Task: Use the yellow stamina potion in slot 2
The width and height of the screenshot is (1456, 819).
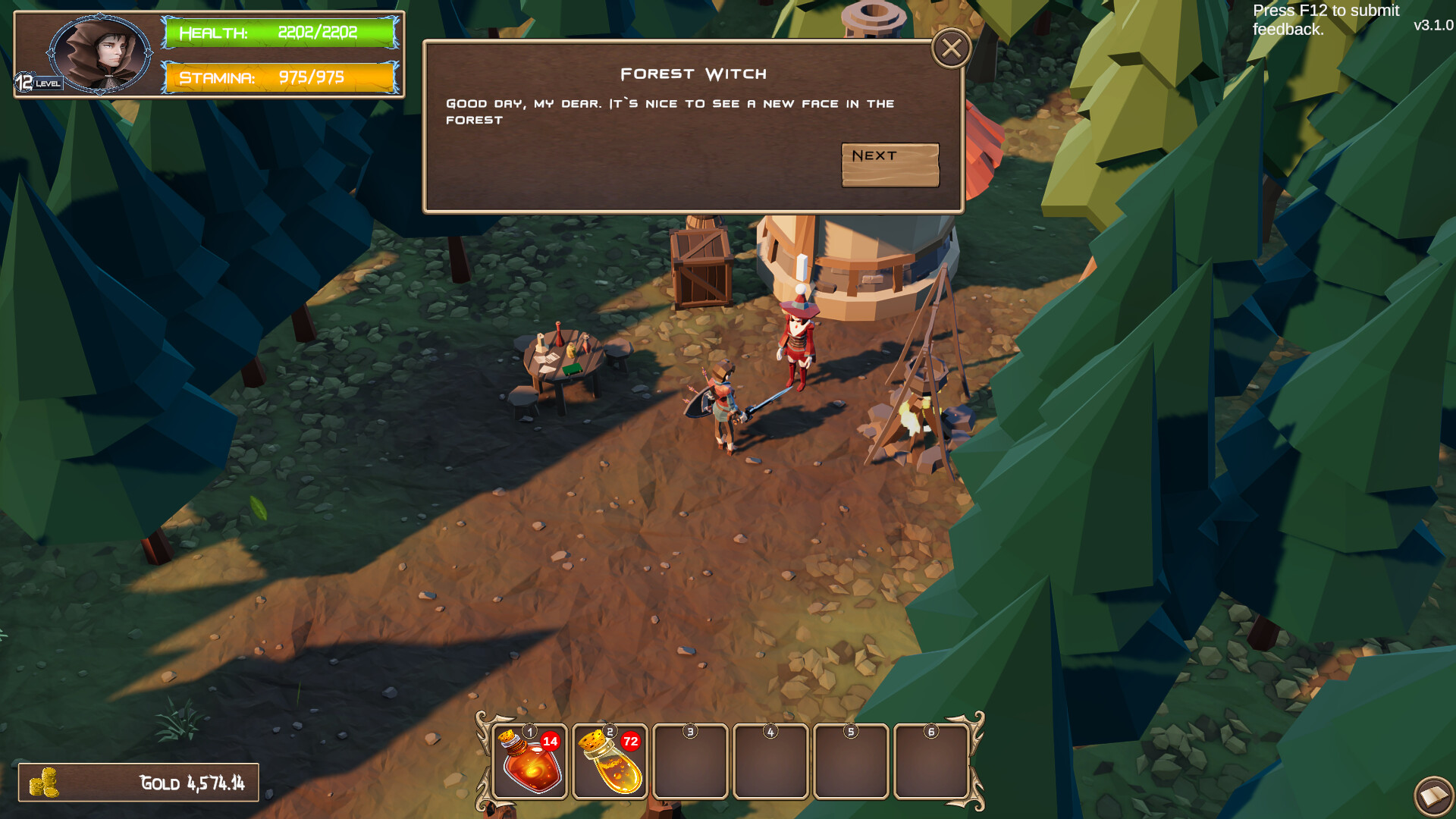Action: pyautogui.click(x=610, y=762)
